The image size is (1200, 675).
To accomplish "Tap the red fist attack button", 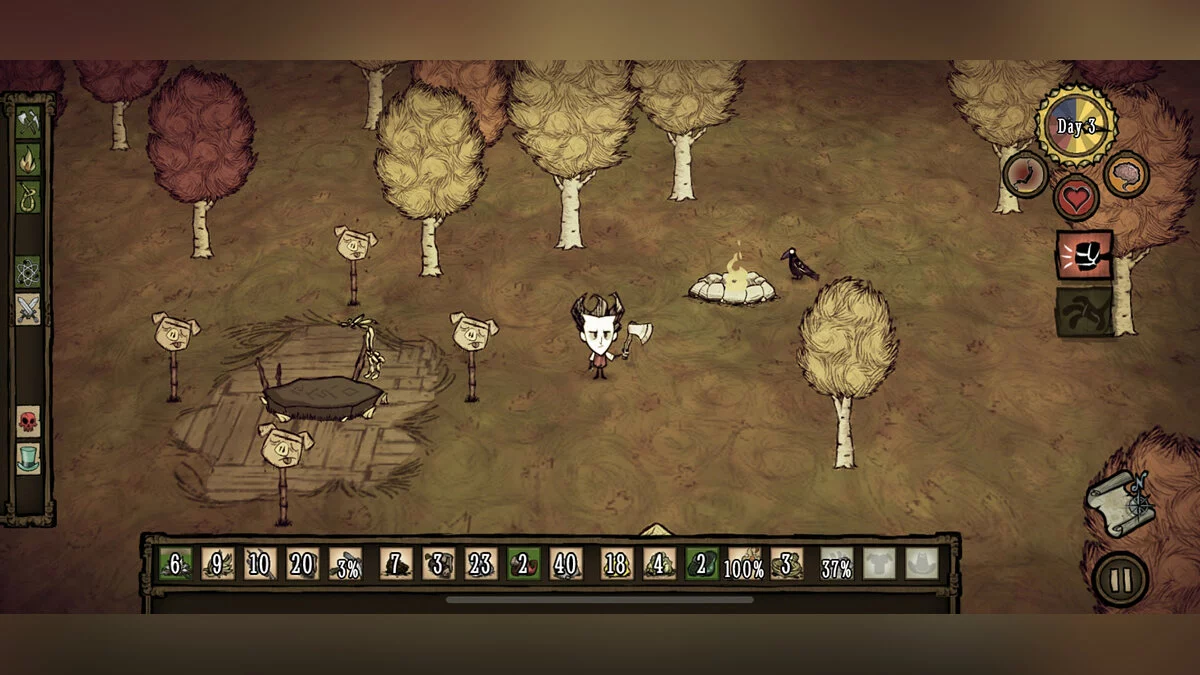I will [1085, 256].
